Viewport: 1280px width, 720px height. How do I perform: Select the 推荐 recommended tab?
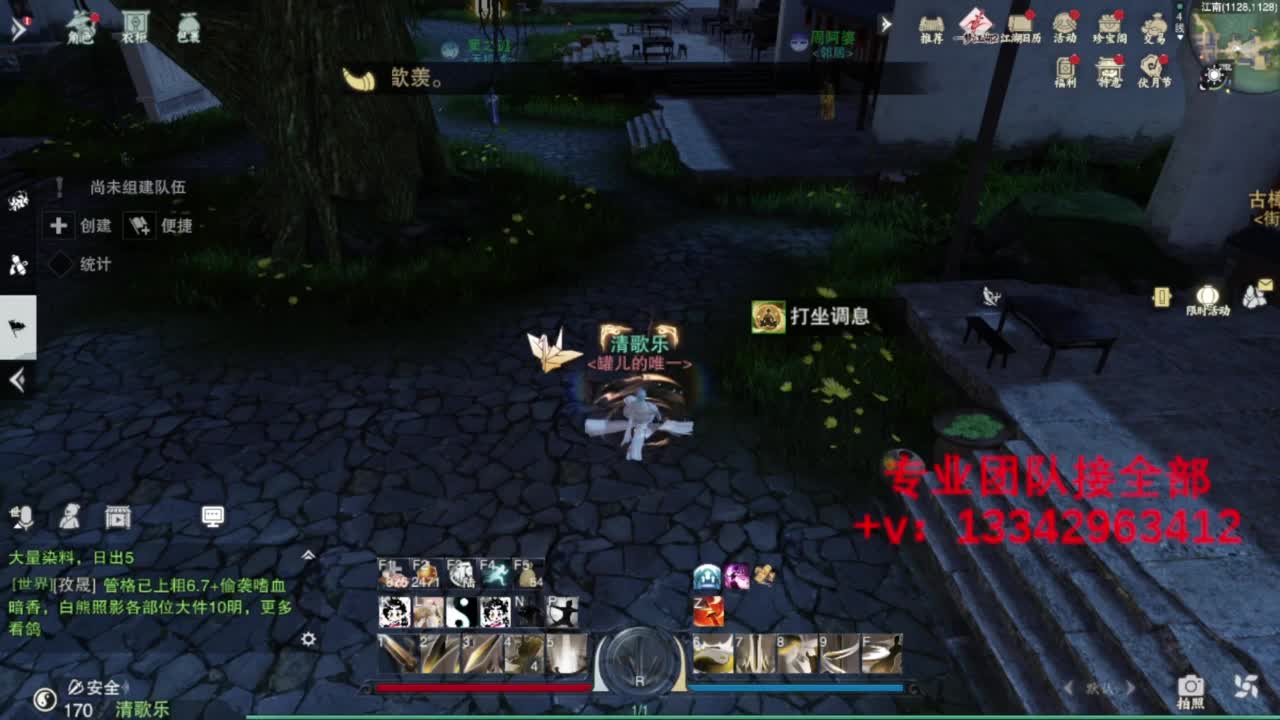click(x=932, y=22)
